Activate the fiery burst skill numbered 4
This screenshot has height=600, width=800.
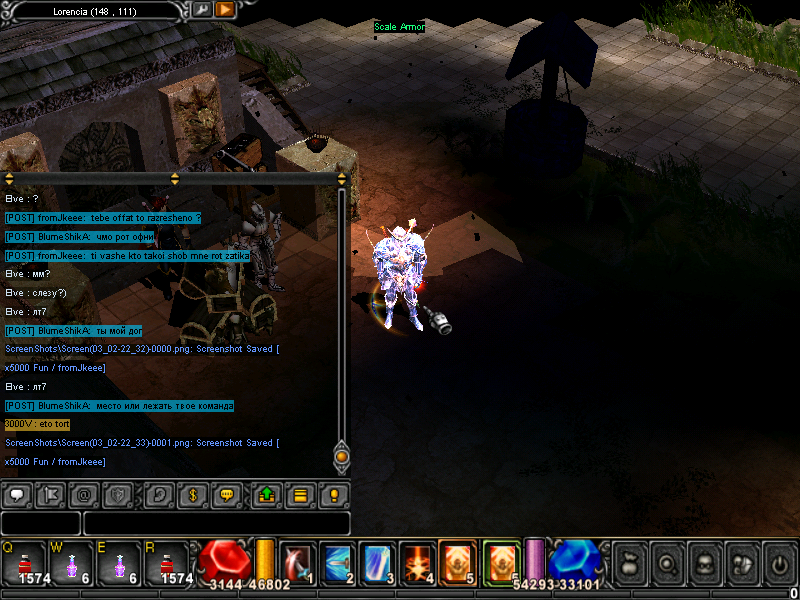point(415,562)
